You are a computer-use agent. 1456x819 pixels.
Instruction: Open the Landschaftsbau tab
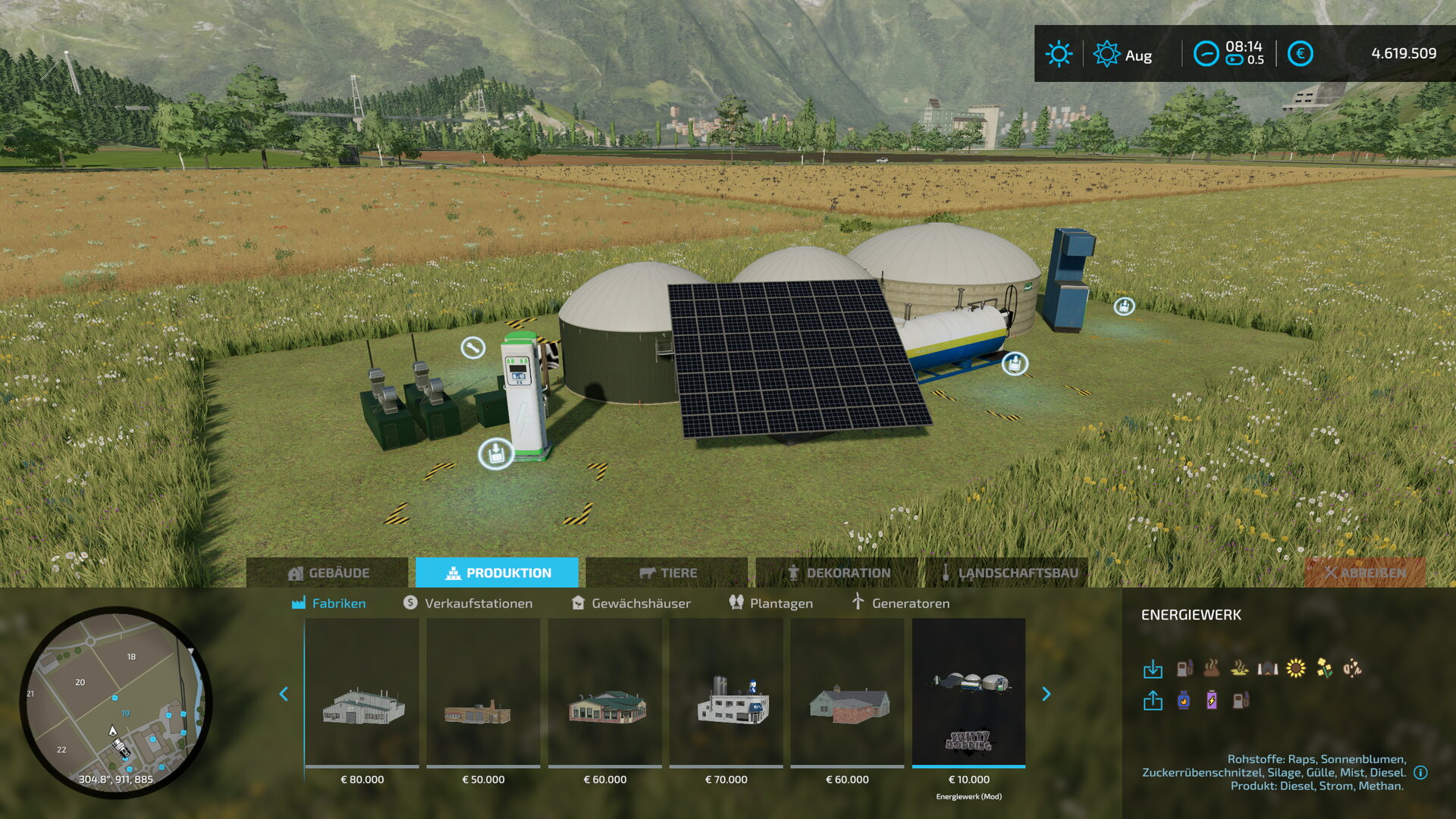tap(1007, 573)
